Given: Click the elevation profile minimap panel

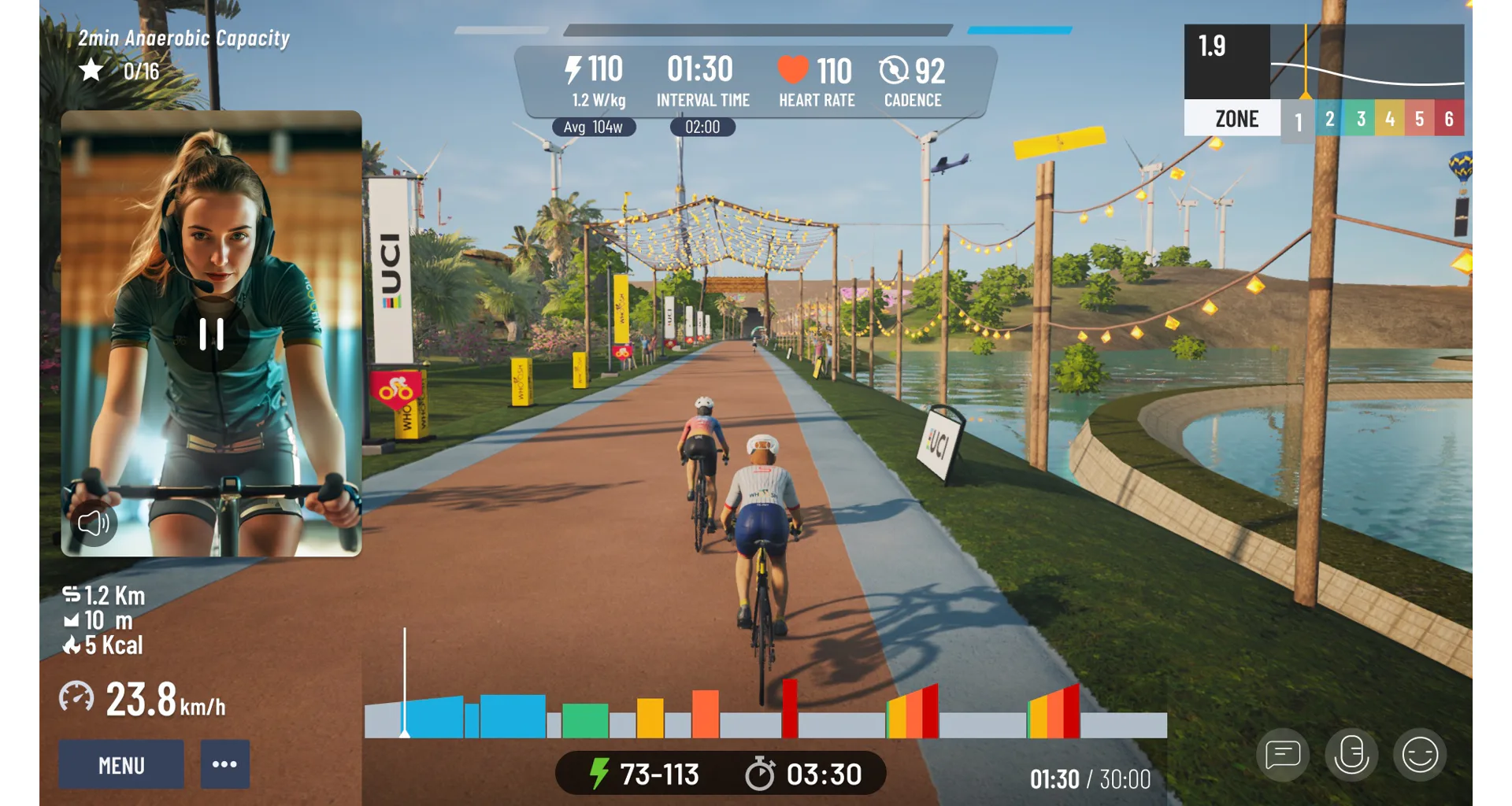Looking at the screenshot, I should 1366,61.
